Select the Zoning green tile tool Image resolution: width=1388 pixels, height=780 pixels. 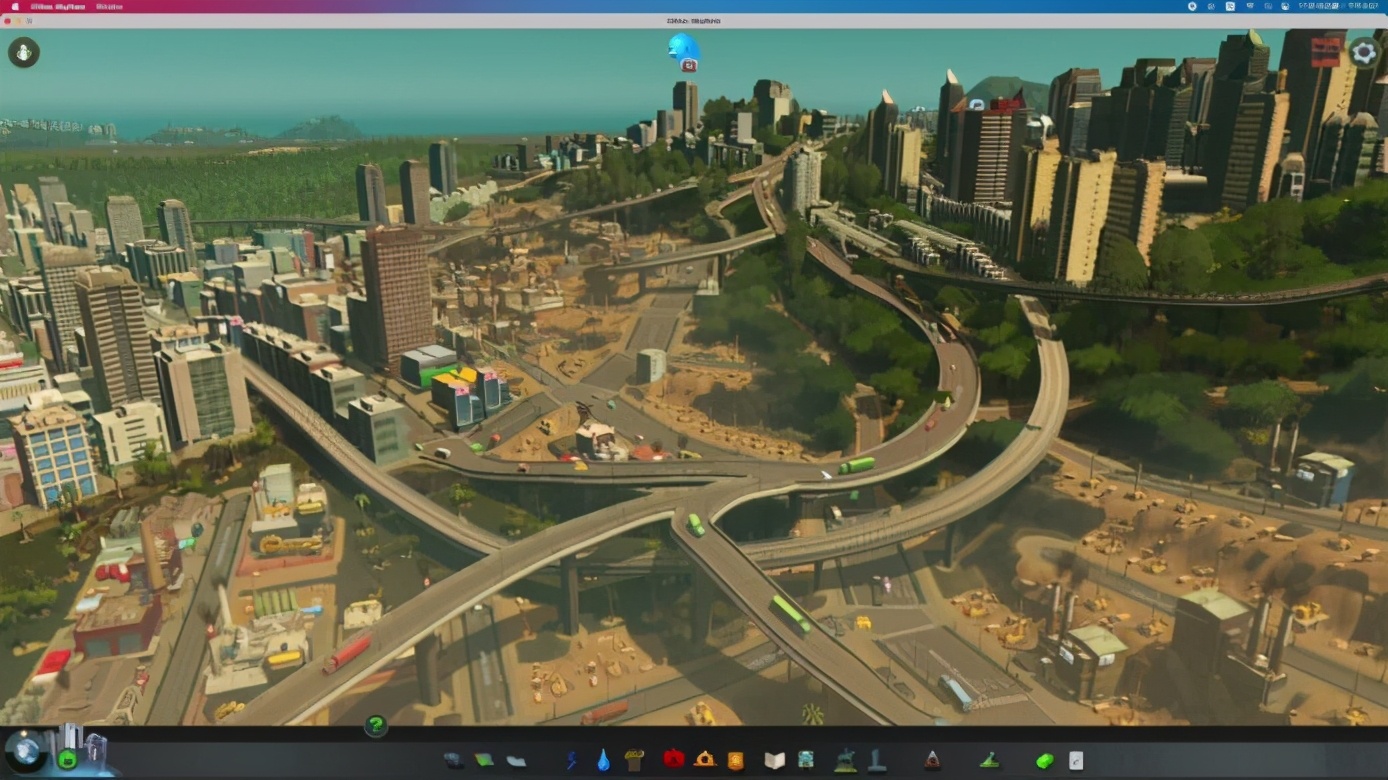coord(484,760)
